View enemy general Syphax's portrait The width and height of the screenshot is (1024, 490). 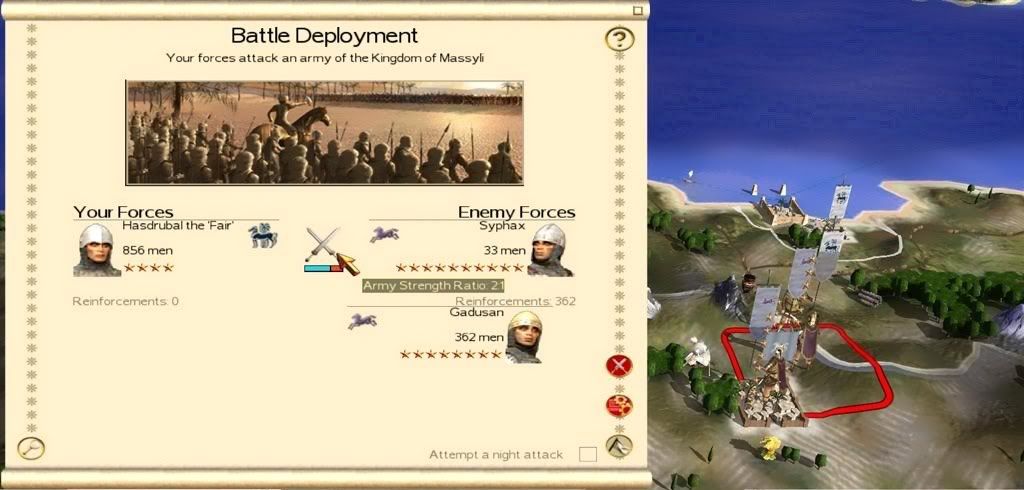(x=550, y=250)
